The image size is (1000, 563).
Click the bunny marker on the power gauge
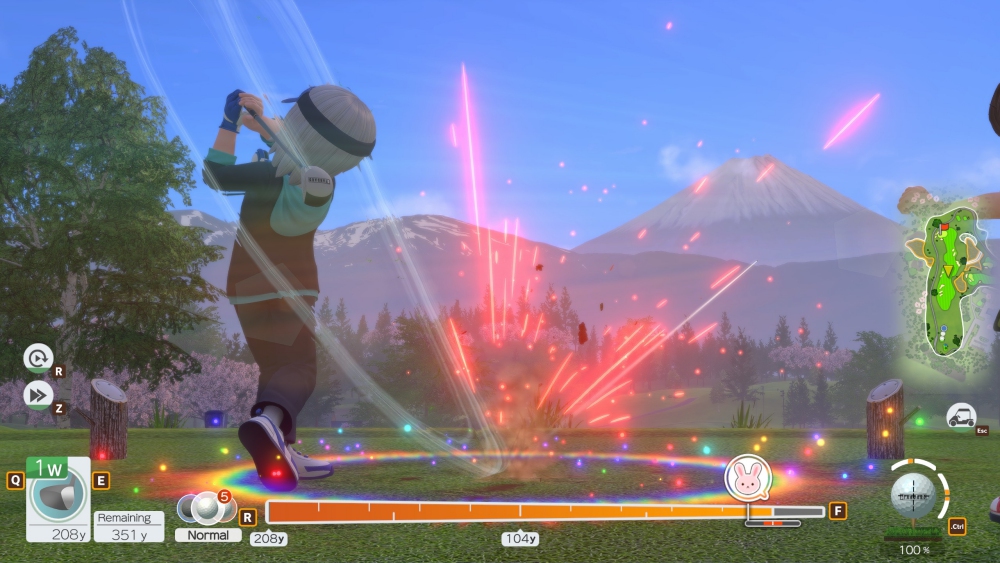[746, 477]
